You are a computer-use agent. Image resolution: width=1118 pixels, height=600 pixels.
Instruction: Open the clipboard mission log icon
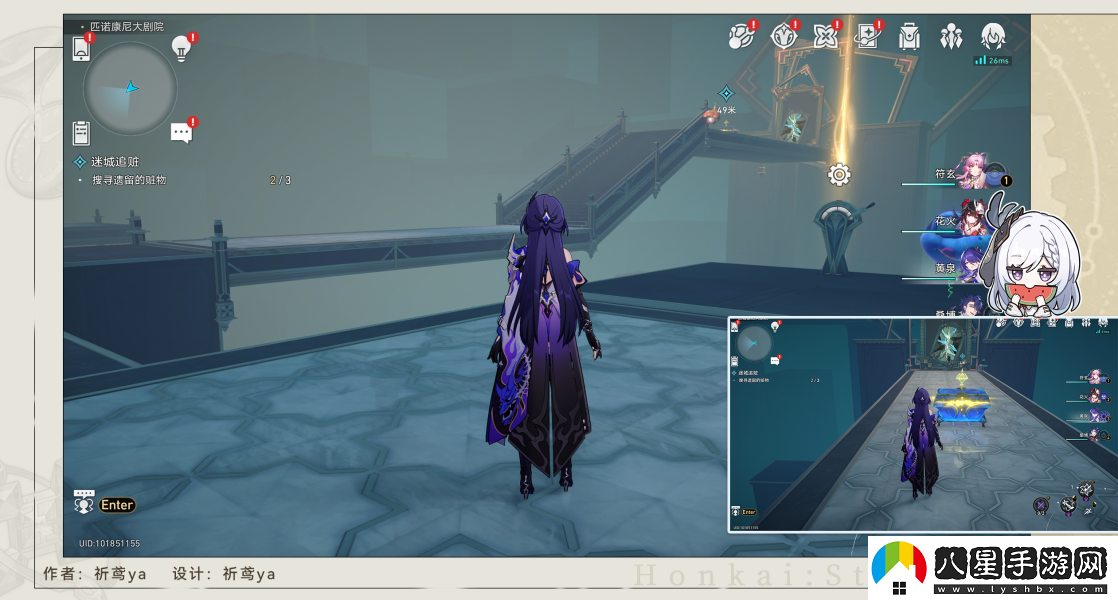[82, 132]
